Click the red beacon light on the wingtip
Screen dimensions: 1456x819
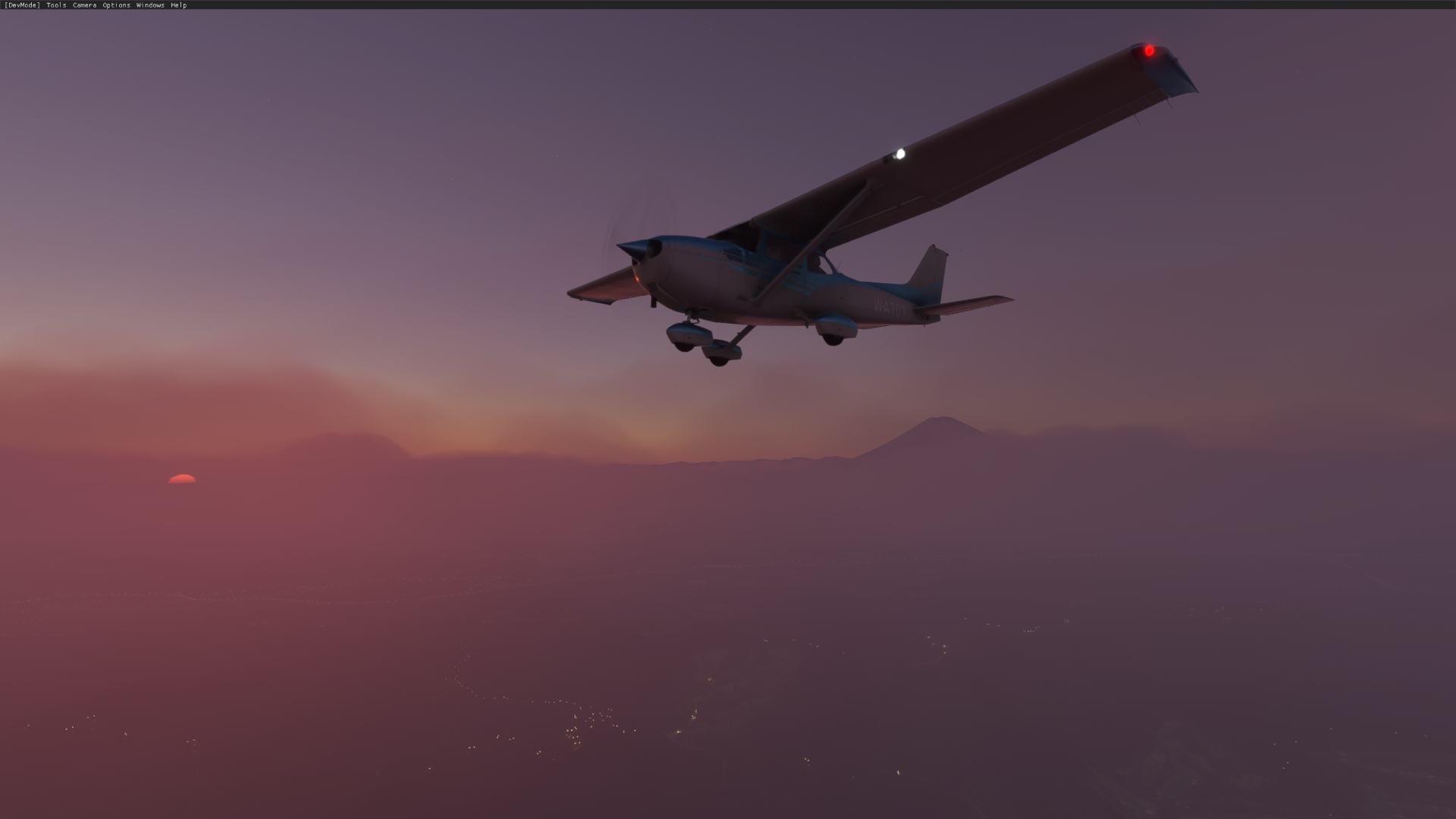pyautogui.click(x=1150, y=49)
